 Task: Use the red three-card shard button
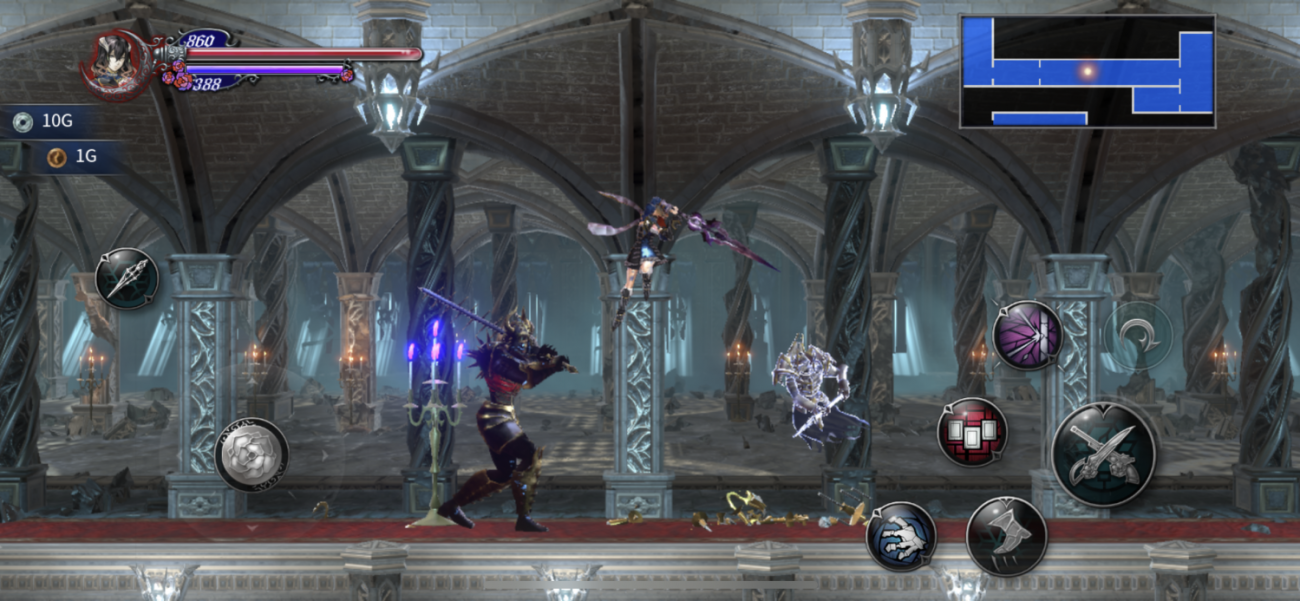click(x=972, y=432)
